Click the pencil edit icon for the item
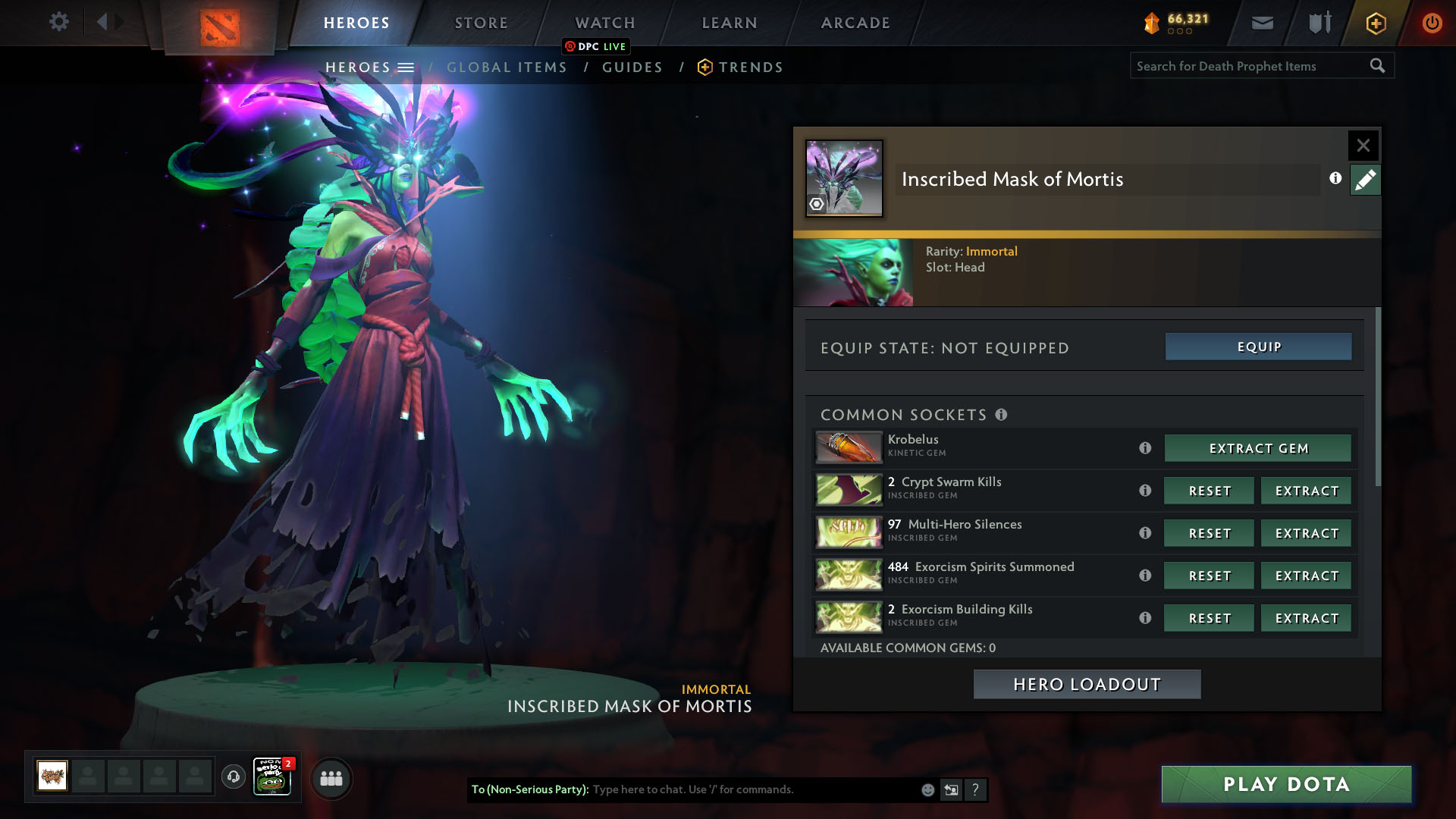Screen dimensions: 1456x819 coord(1365,180)
